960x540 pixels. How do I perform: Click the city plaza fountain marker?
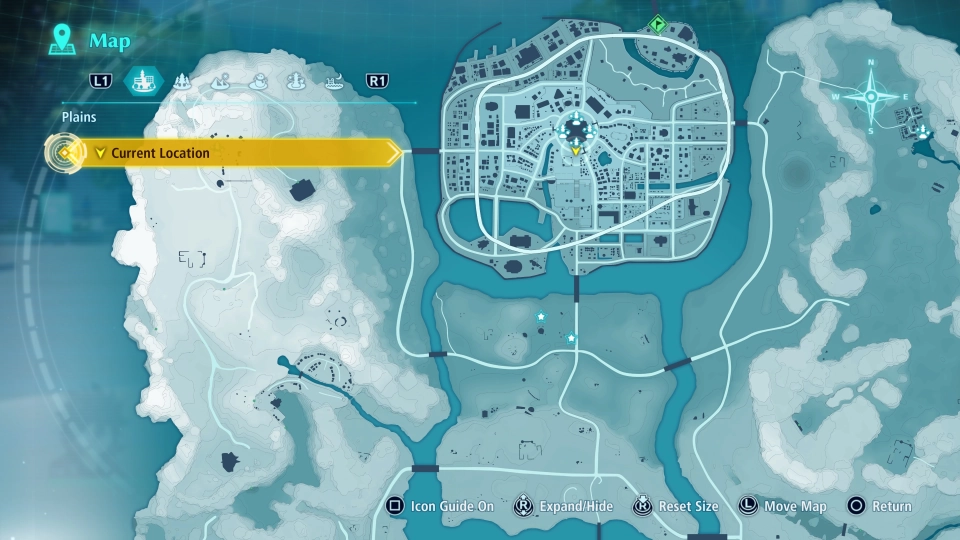577,128
